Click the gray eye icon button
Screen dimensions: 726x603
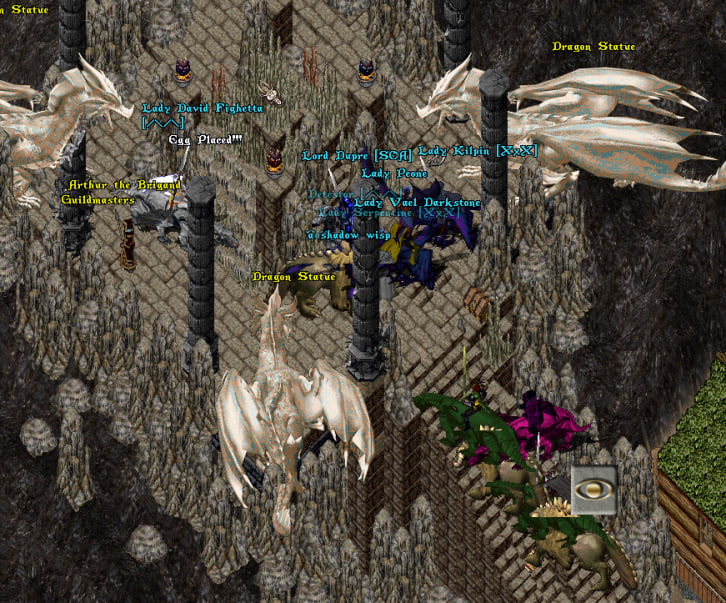point(593,490)
